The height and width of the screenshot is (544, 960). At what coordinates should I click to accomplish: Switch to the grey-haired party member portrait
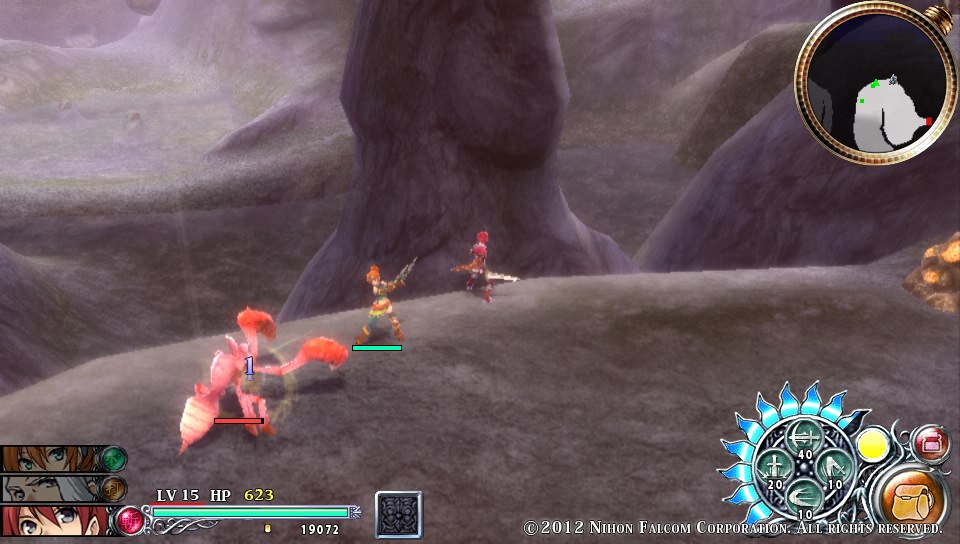[50, 489]
